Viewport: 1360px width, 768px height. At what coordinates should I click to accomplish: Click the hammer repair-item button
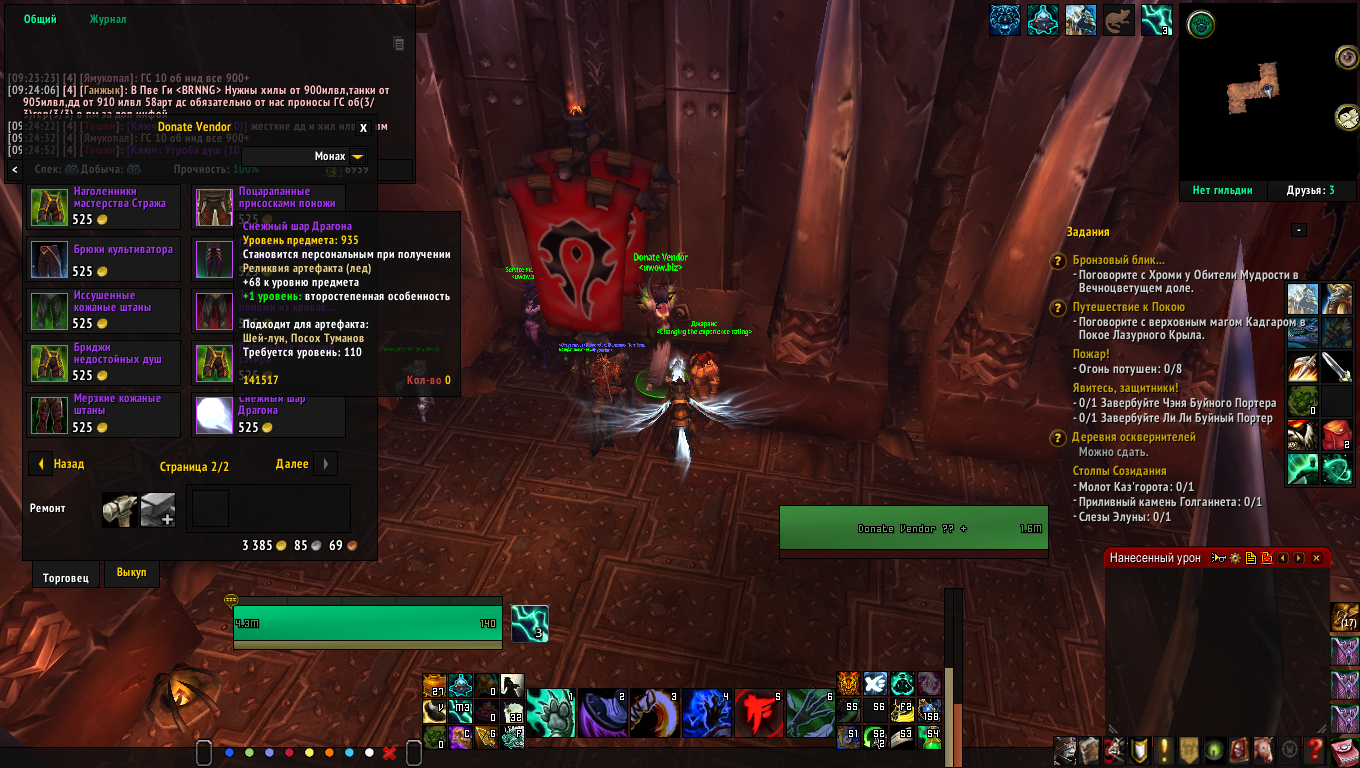[119, 509]
